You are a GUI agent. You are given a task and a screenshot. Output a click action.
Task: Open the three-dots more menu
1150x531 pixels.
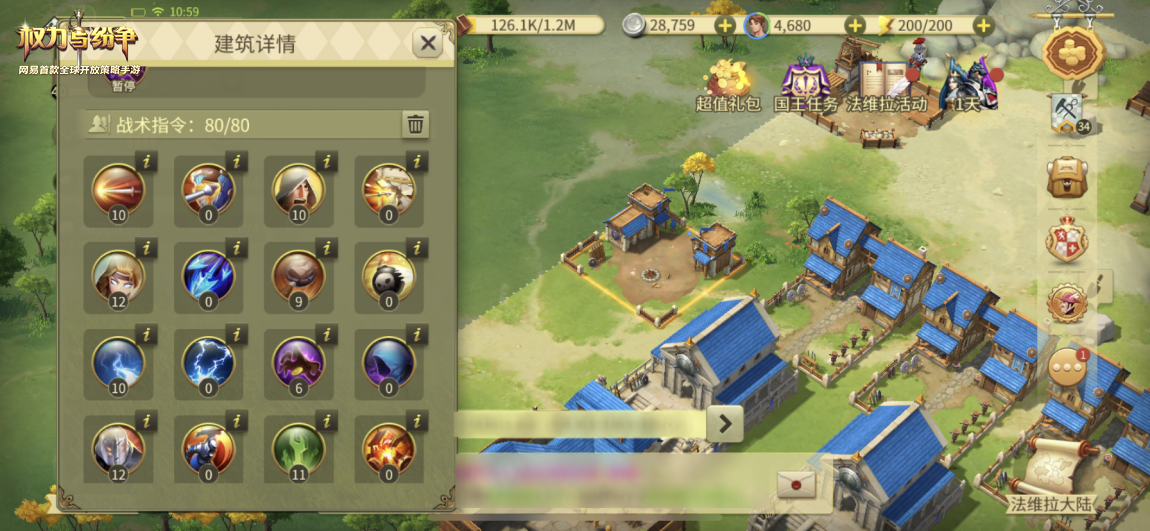[x=1067, y=370]
